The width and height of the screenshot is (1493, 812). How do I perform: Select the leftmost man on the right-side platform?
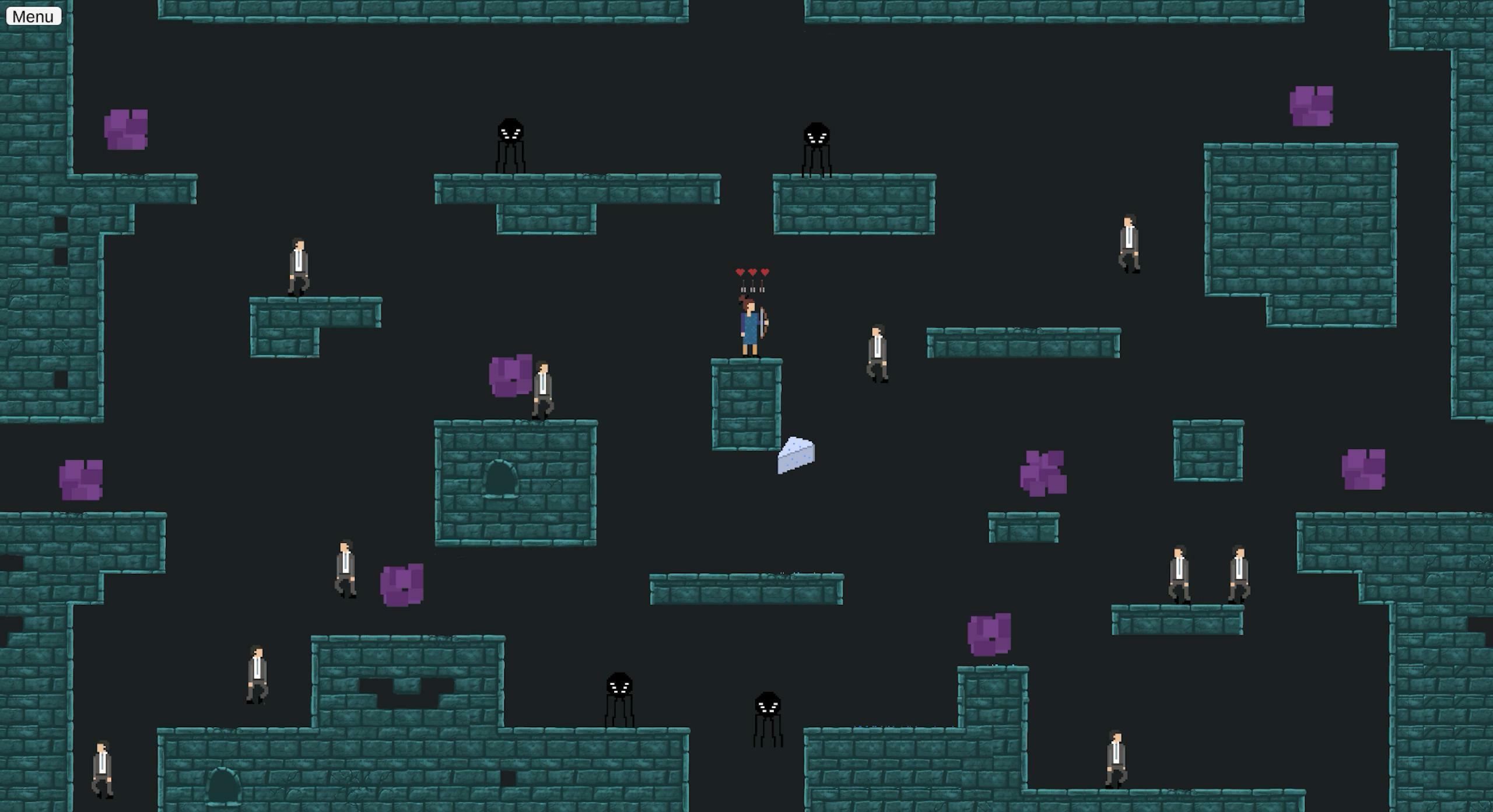pyautogui.click(x=1179, y=571)
